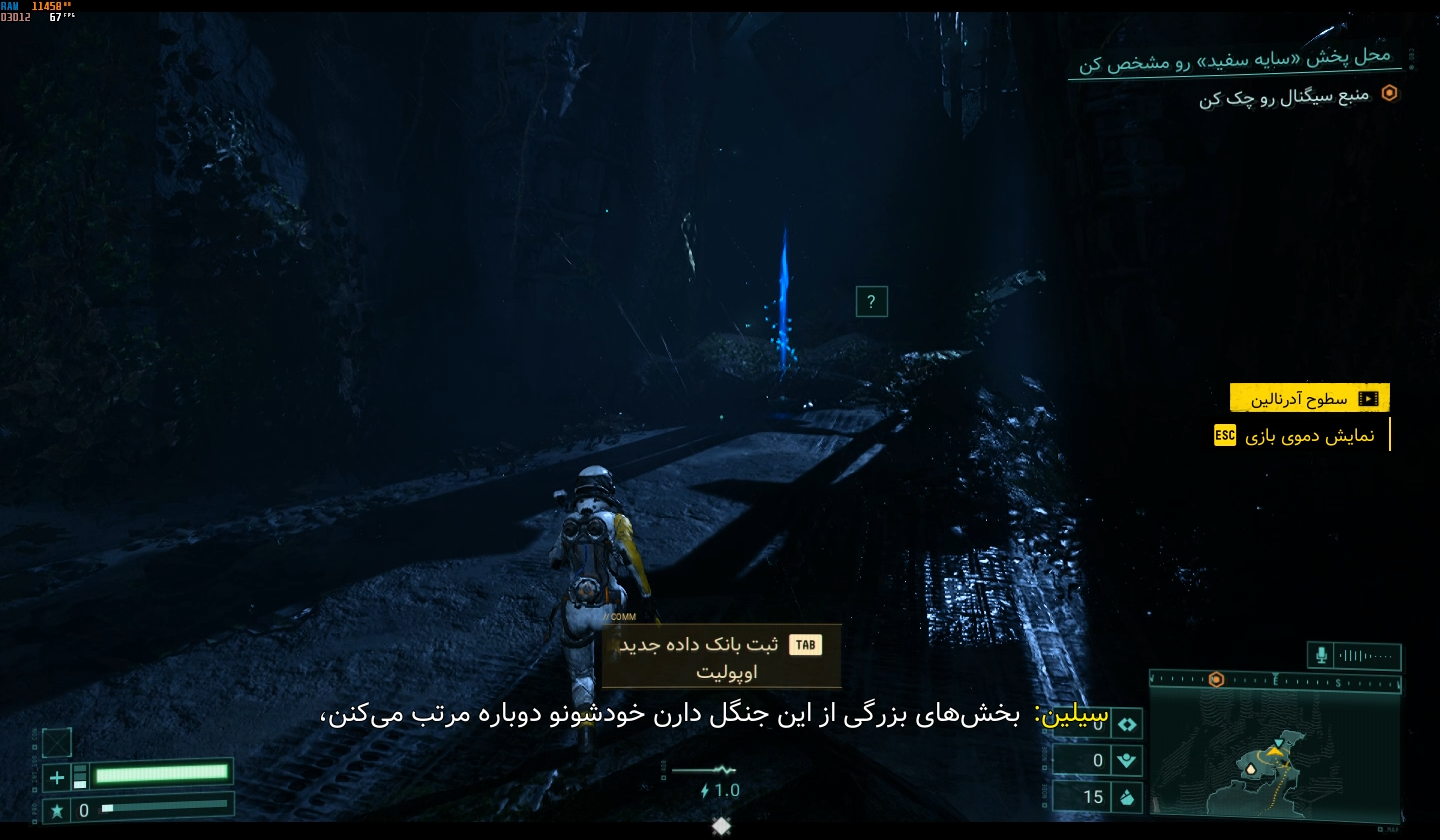Click the plus healing icon beside the health bar

click(x=57, y=777)
